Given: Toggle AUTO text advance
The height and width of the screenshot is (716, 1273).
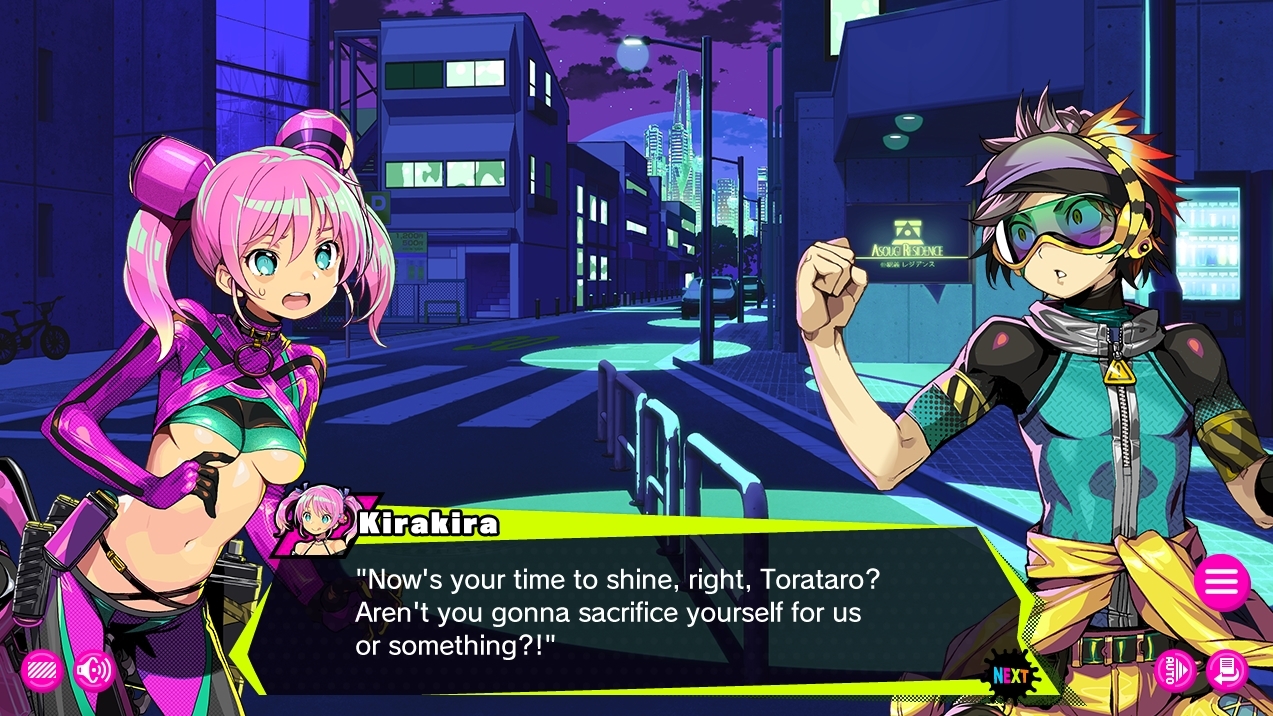Looking at the screenshot, I should [1175, 671].
